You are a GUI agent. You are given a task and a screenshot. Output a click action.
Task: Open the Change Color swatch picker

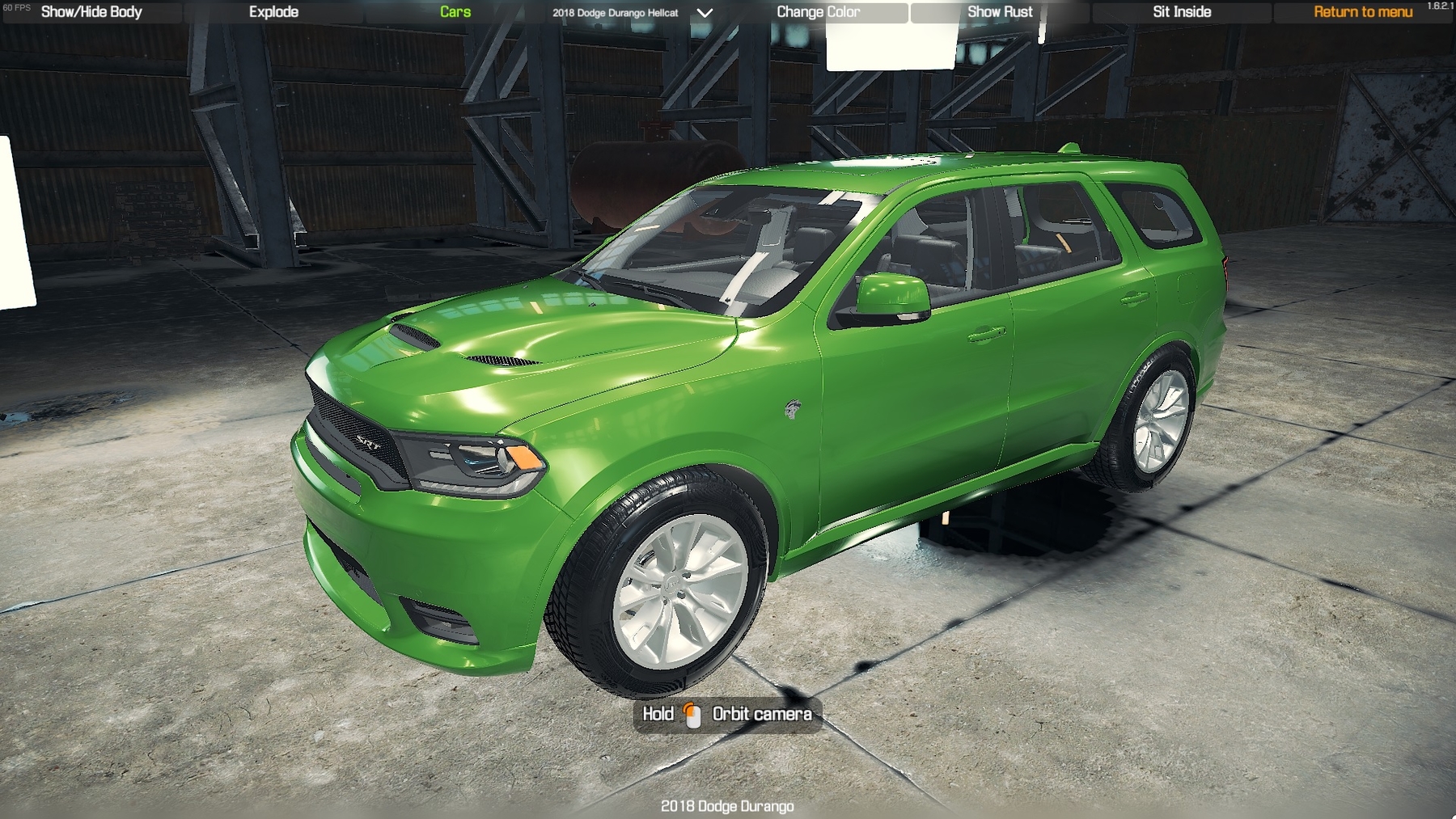(x=819, y=11)
